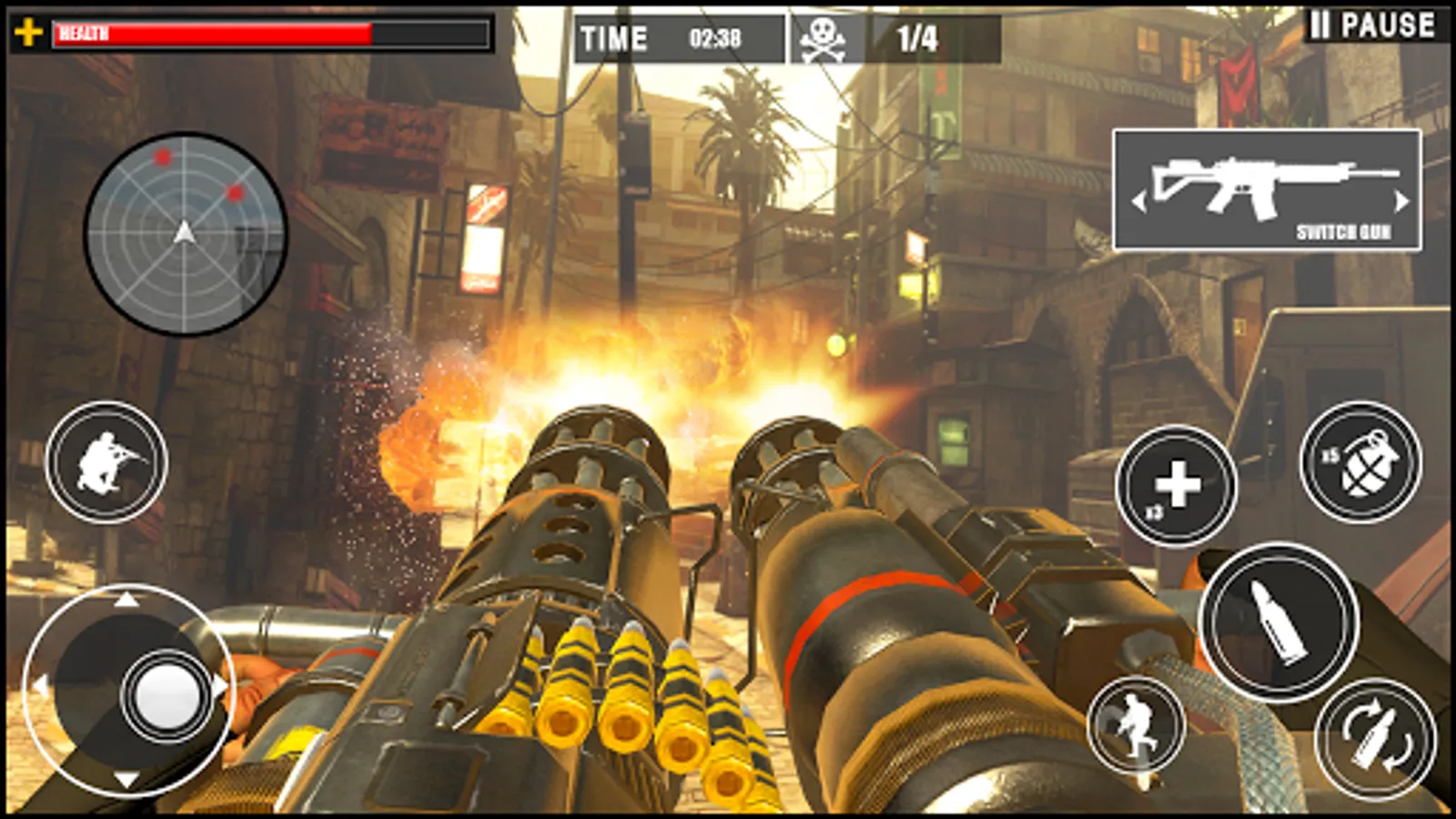The height and width of the screenshot is (819, 1456).
Task: Use the medkit plus button
Action: pyautogui.click(x=1177, y=486)
